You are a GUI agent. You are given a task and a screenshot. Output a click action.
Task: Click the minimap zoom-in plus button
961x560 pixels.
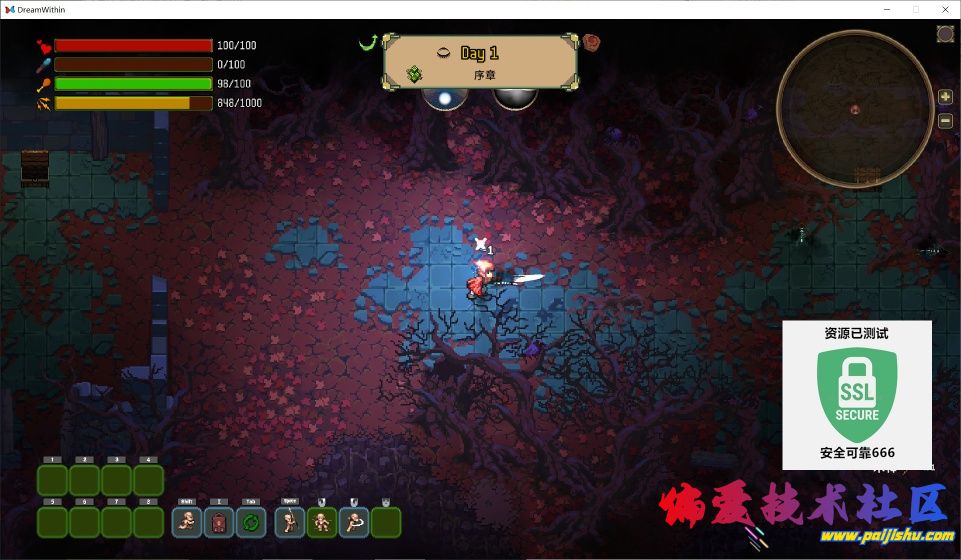click(x=945, y=97)
